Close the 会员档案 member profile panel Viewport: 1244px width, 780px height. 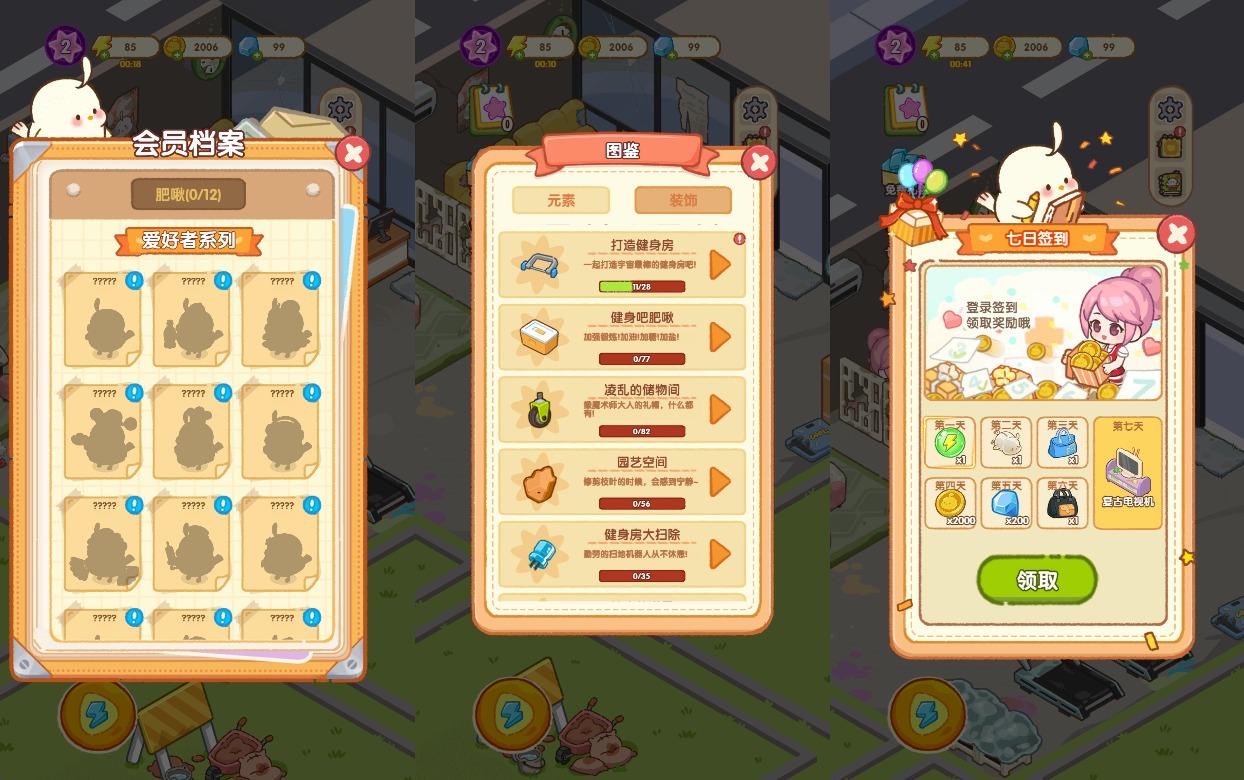pyautogui.click(x=352, y=153)
